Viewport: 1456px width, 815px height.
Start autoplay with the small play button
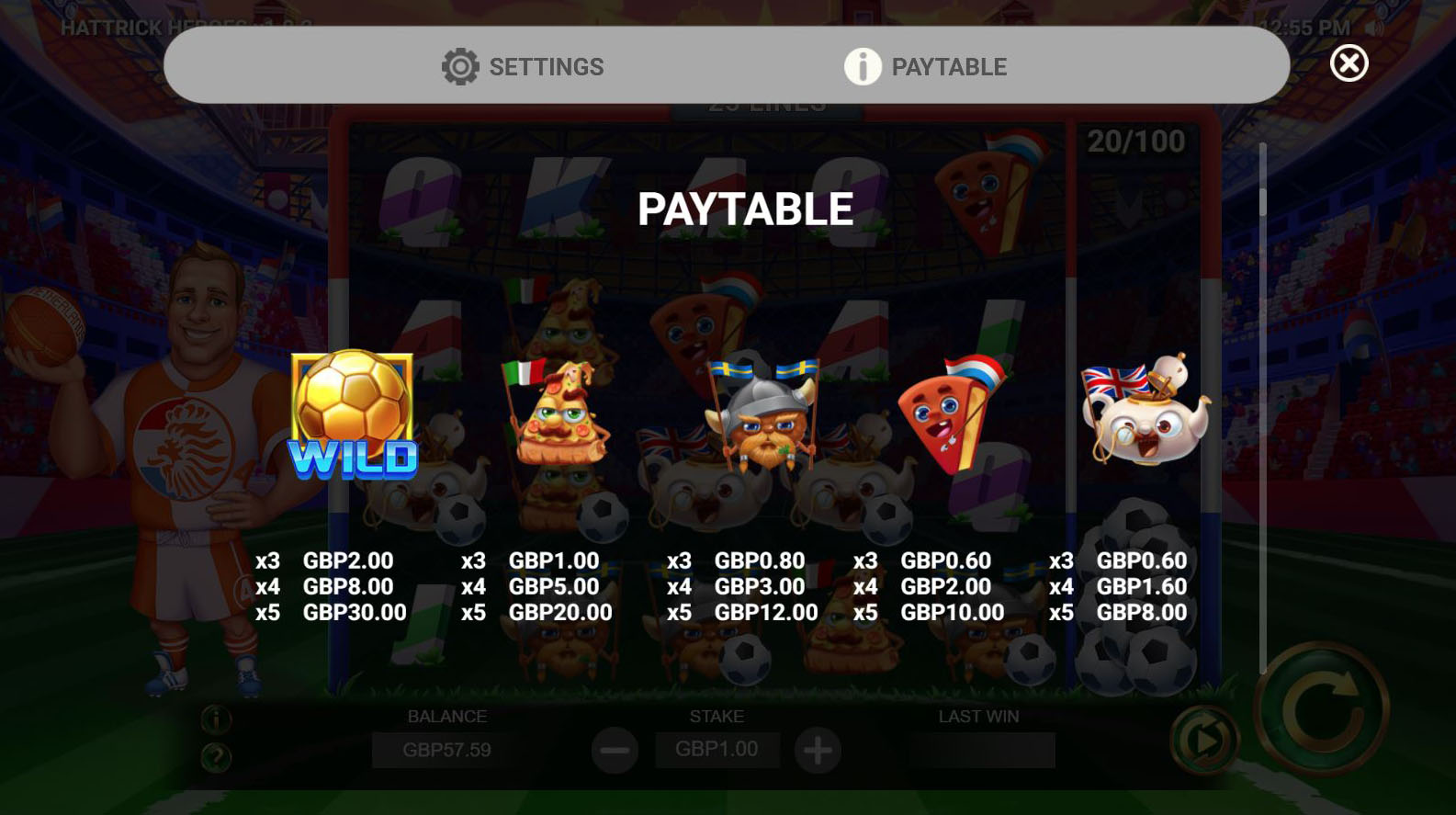(1203, 739)
